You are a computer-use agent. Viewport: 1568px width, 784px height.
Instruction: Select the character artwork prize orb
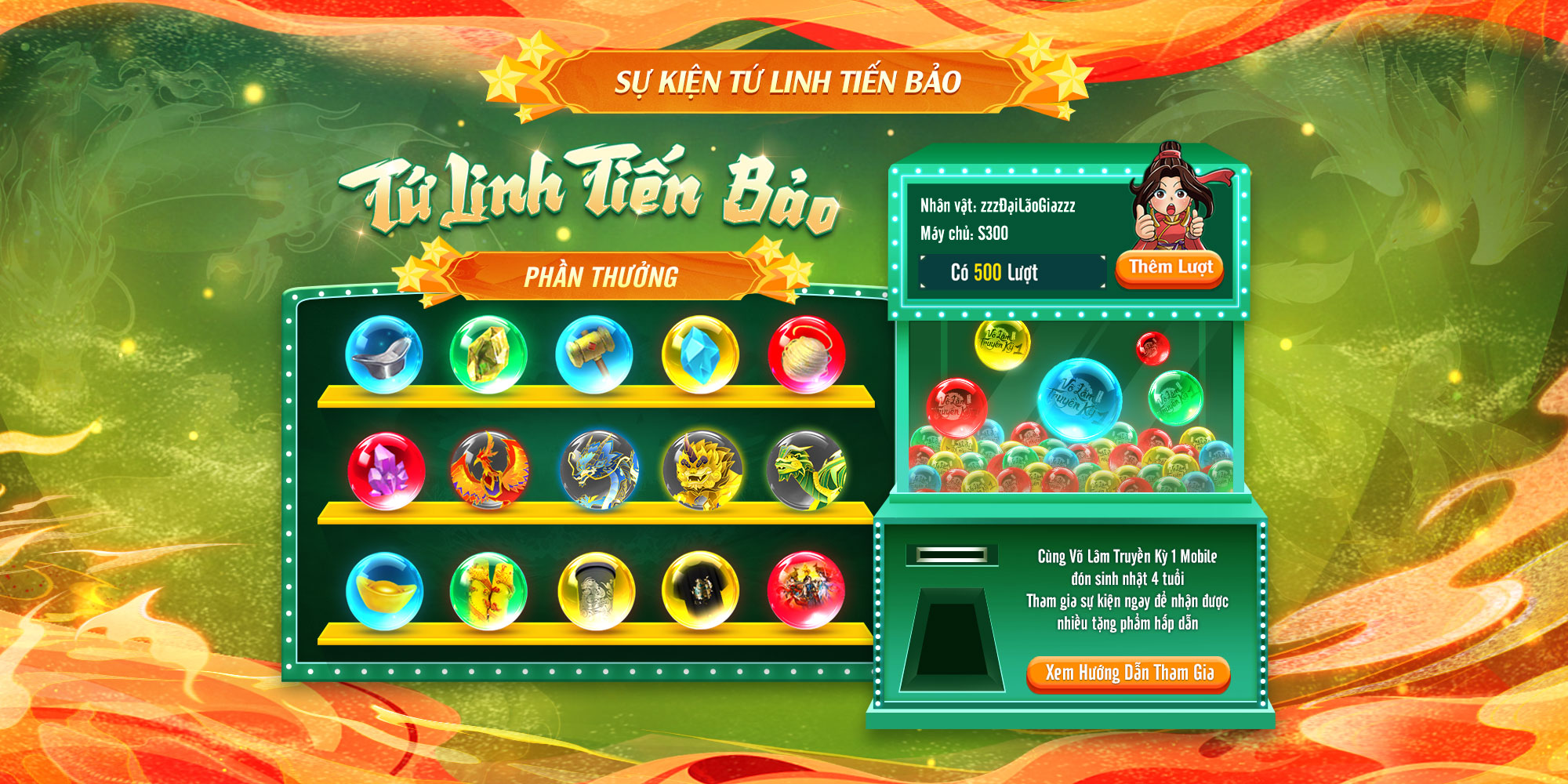[x=806, y=590]
